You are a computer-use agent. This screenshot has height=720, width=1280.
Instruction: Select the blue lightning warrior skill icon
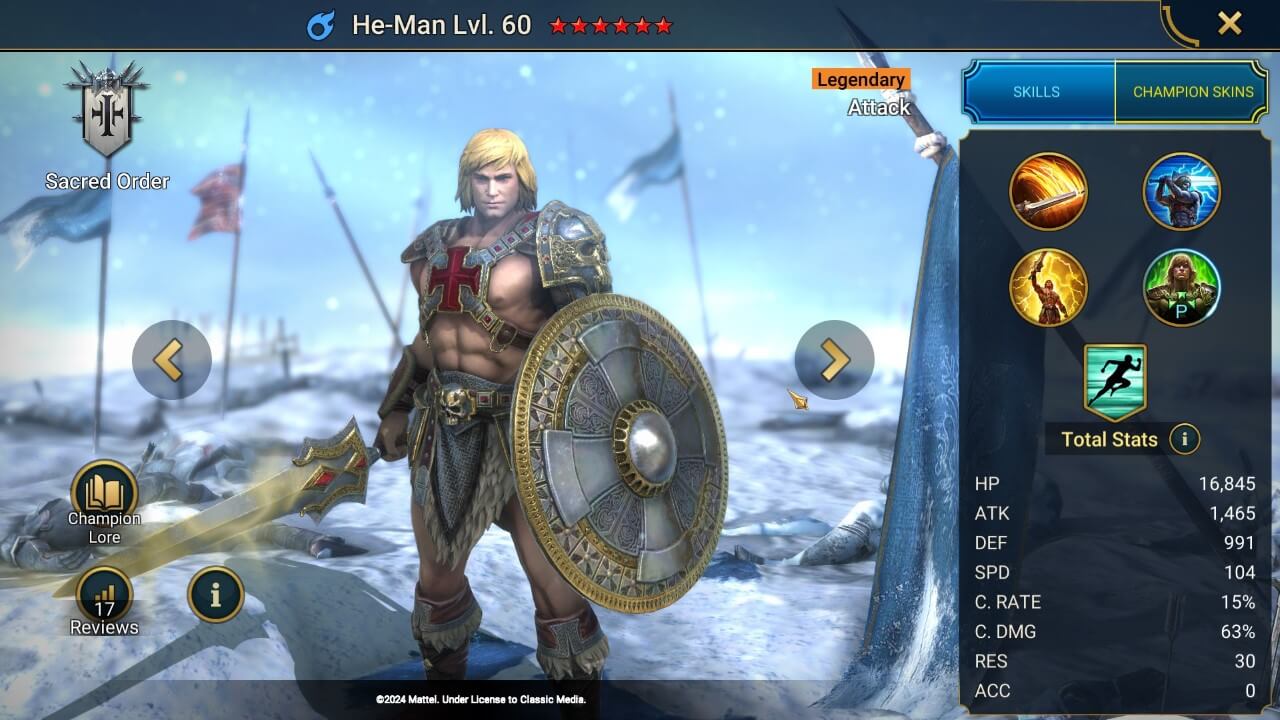1182,192
